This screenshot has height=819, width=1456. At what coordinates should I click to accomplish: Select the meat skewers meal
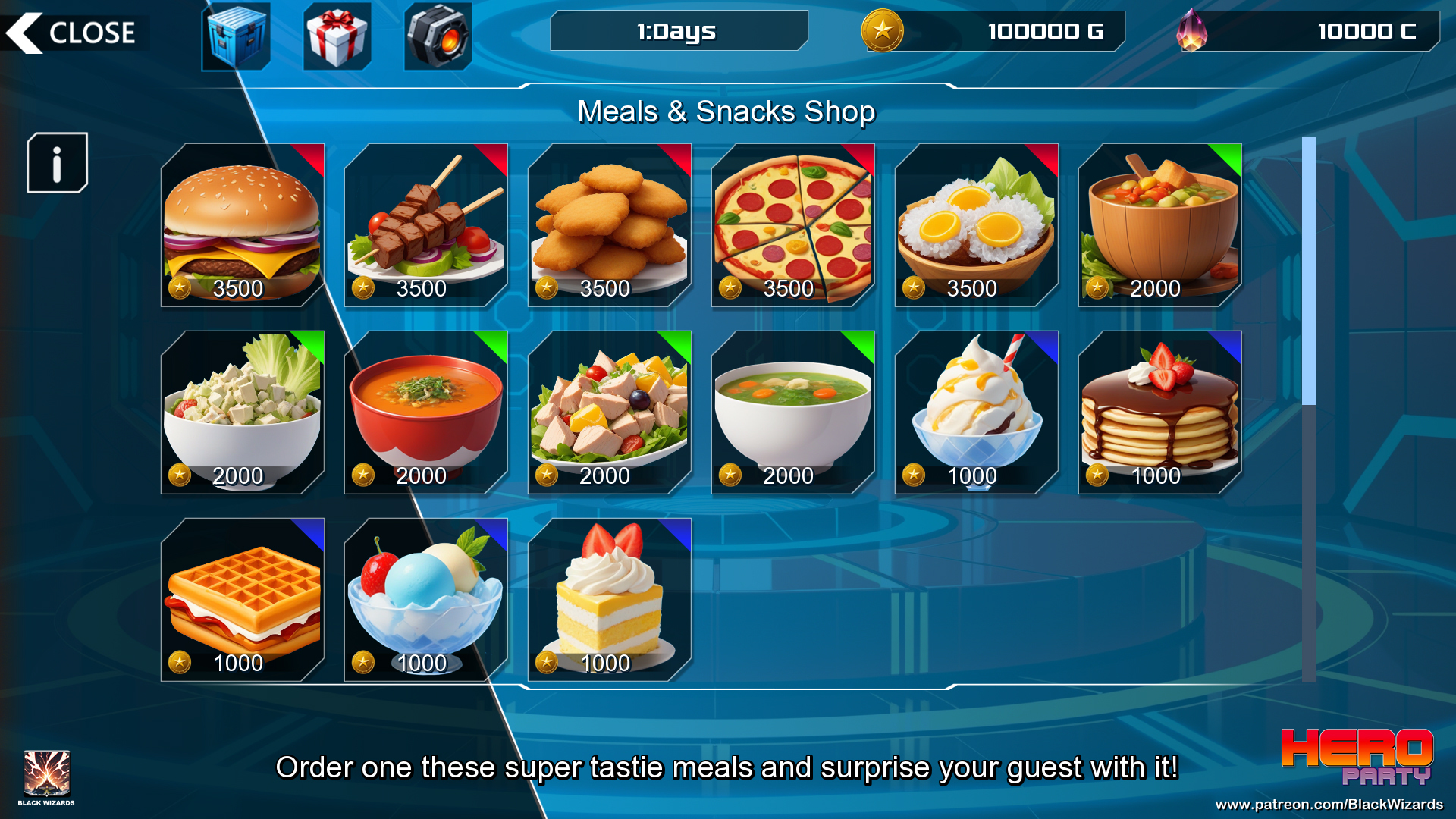coord(426,225)
